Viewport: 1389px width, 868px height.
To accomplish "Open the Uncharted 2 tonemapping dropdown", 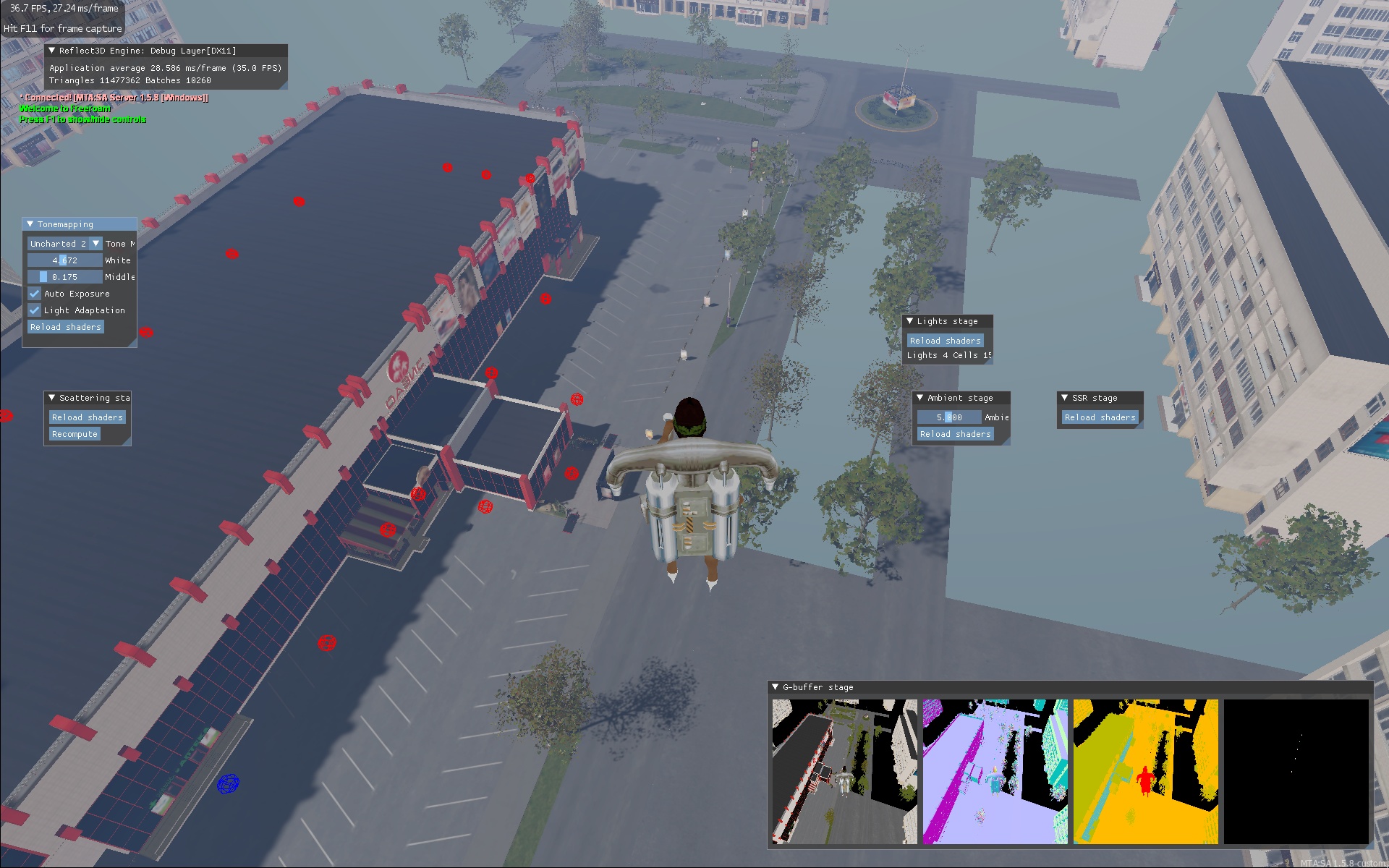I will [95, 244].
